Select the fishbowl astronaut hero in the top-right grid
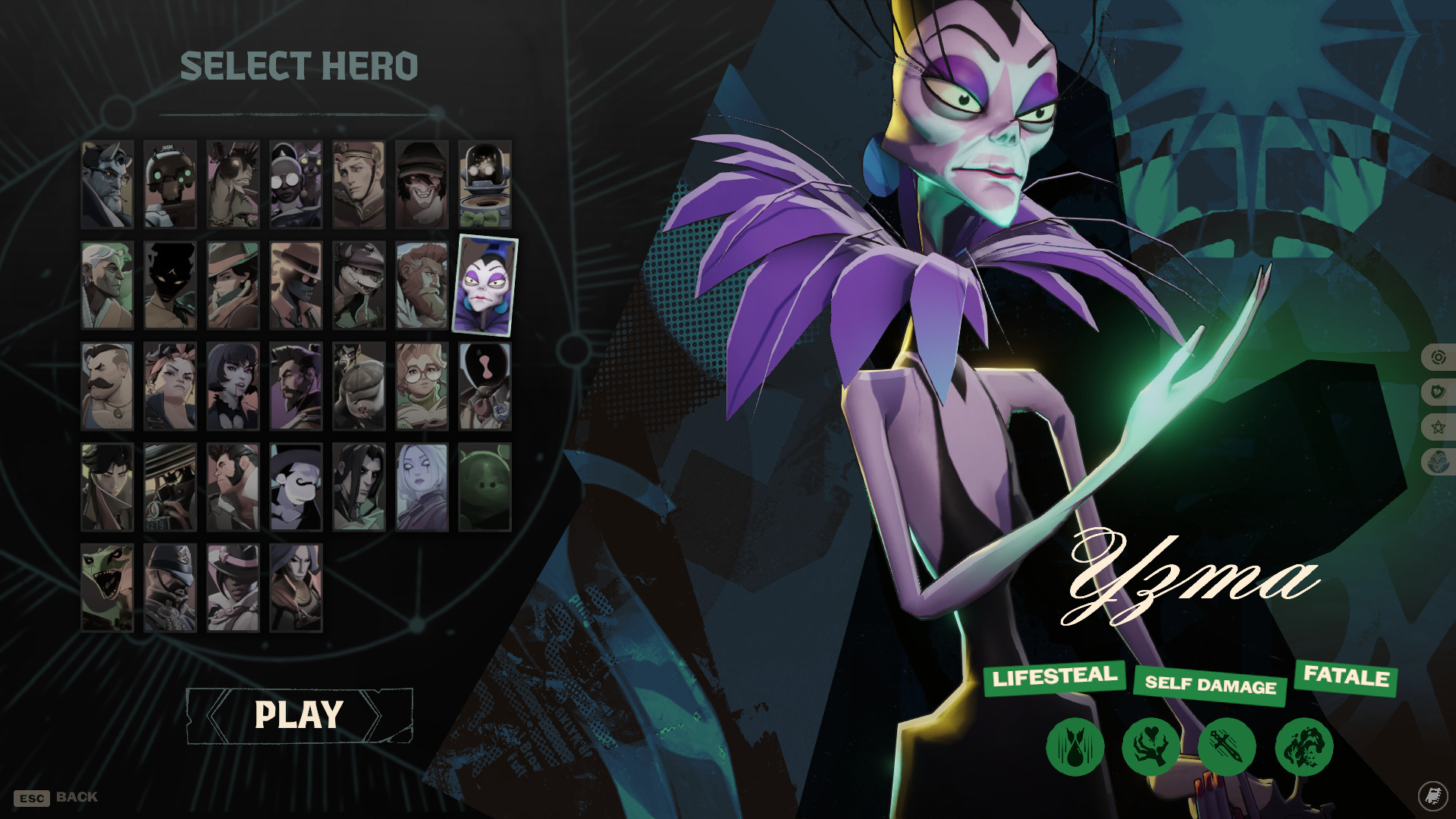 click(x=484, y=184)
